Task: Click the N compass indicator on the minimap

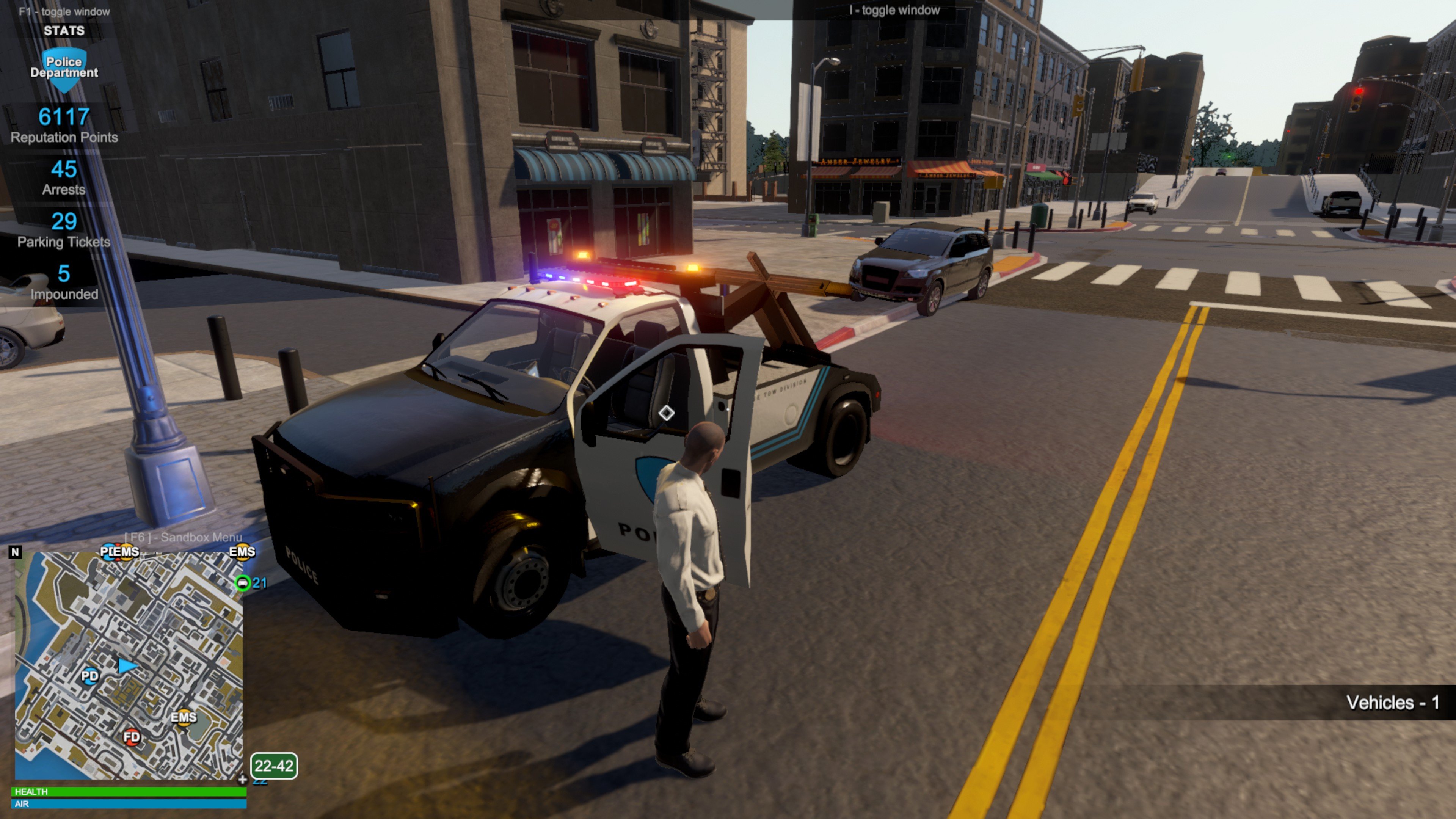Action: [15, 552]
